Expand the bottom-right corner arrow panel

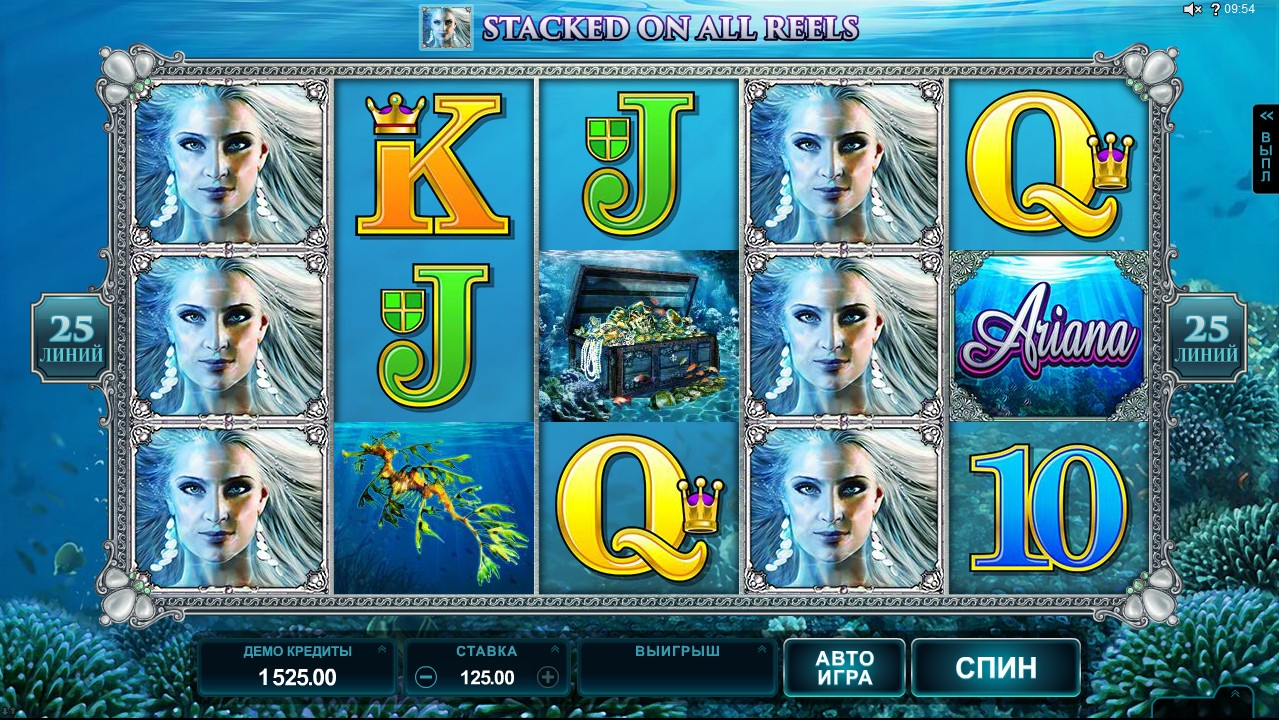pos(1235,695)
